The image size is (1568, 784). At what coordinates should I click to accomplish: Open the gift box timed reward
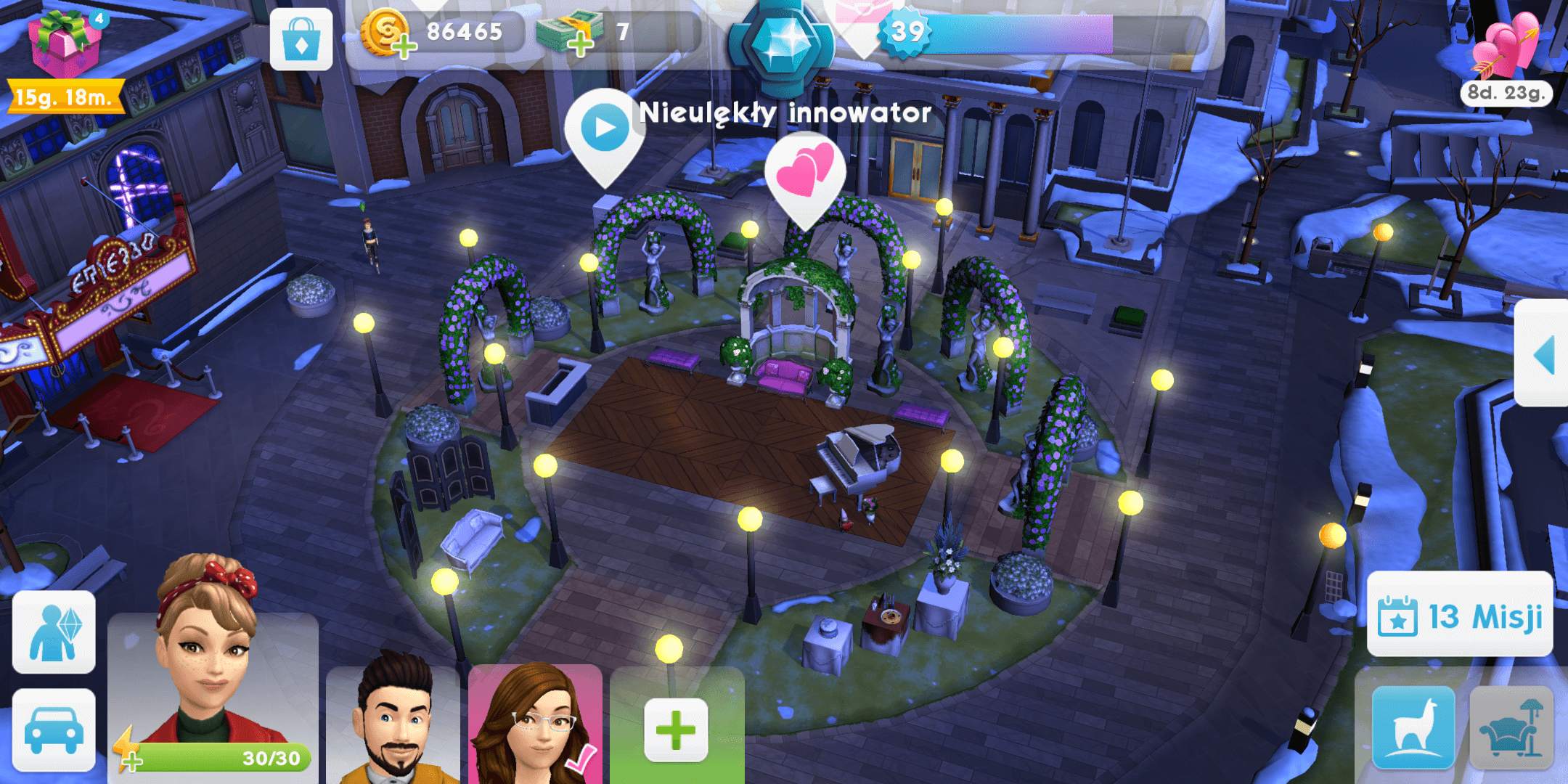coord(64,45)
